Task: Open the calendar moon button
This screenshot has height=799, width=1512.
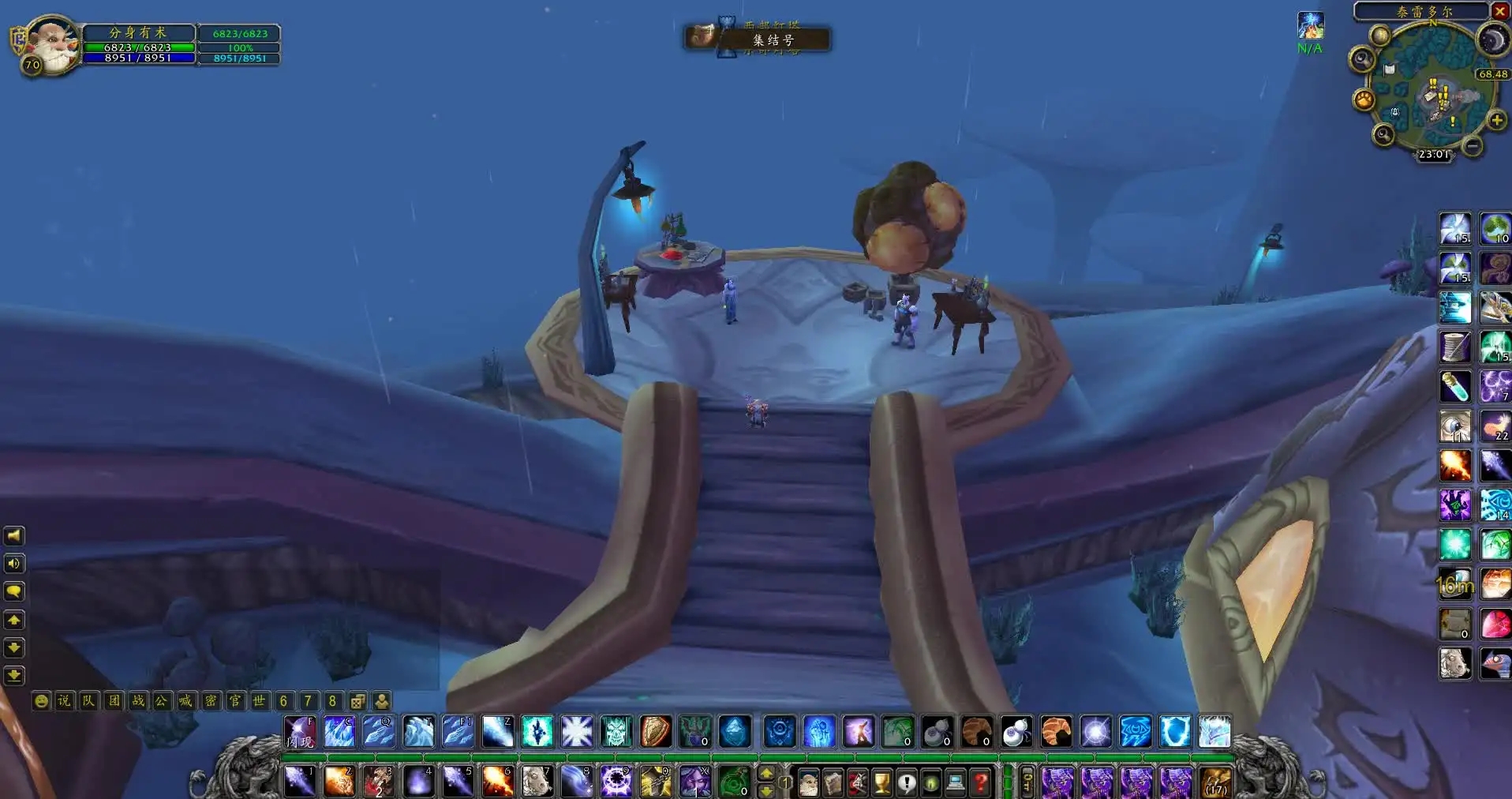Action: (1492, 39)
